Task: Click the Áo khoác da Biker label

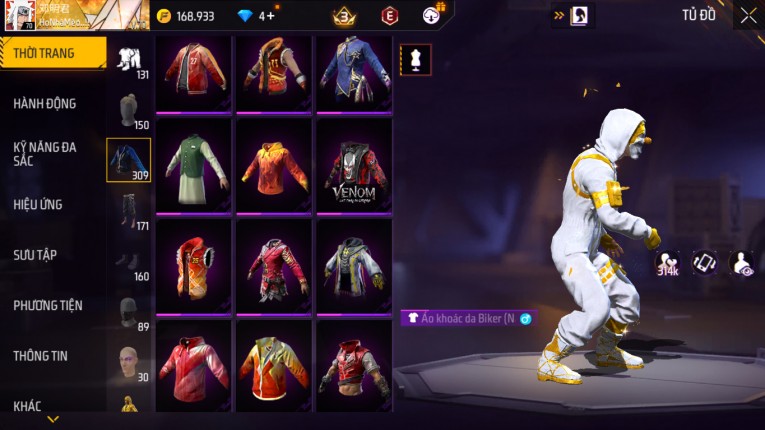Action: click(467, 318)
